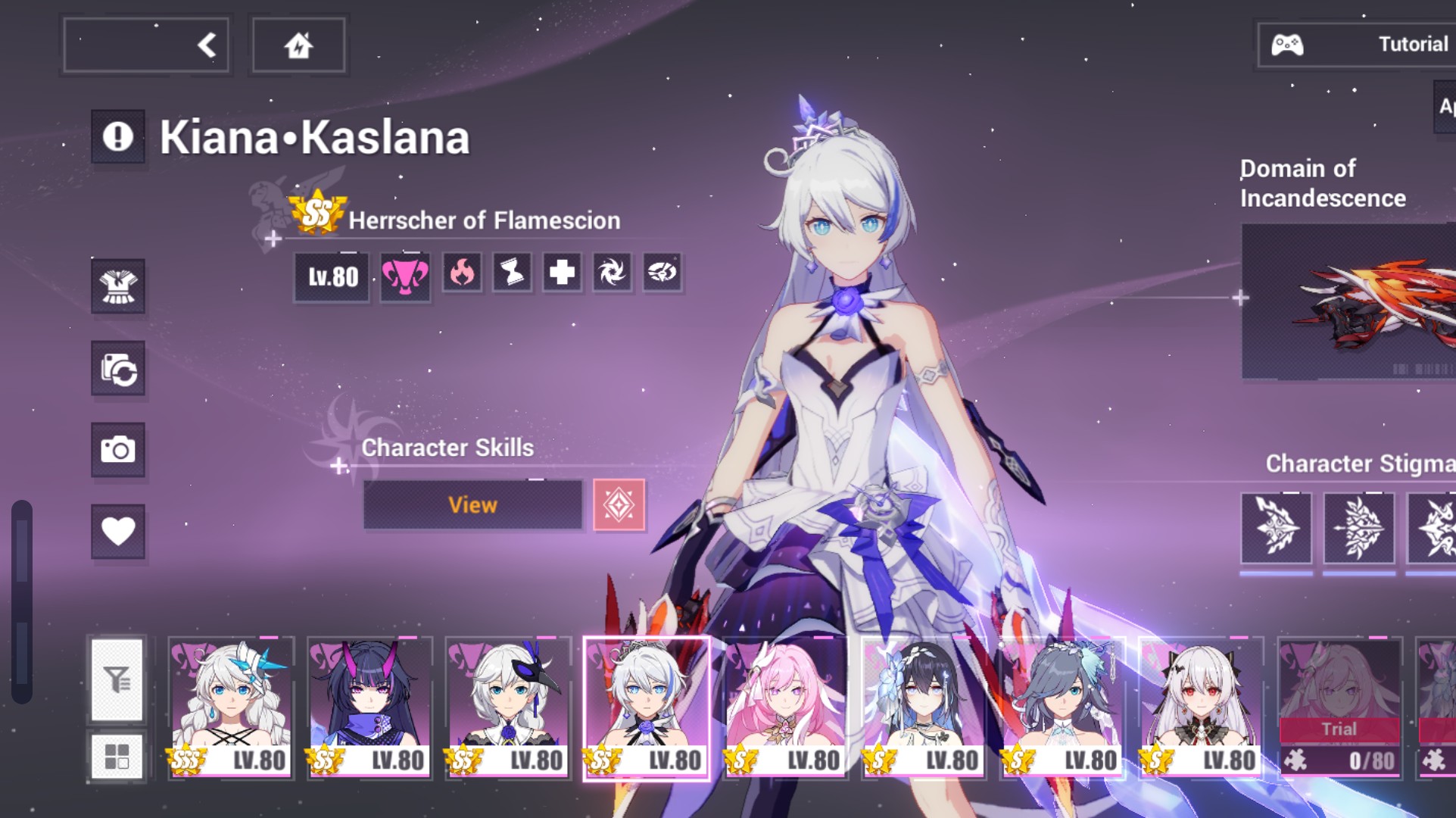This screenshot has width=1456, height=818.
Task: Select the fire element icon beside Lv.80
Action: pyautogui.click(x=462, y=274)
